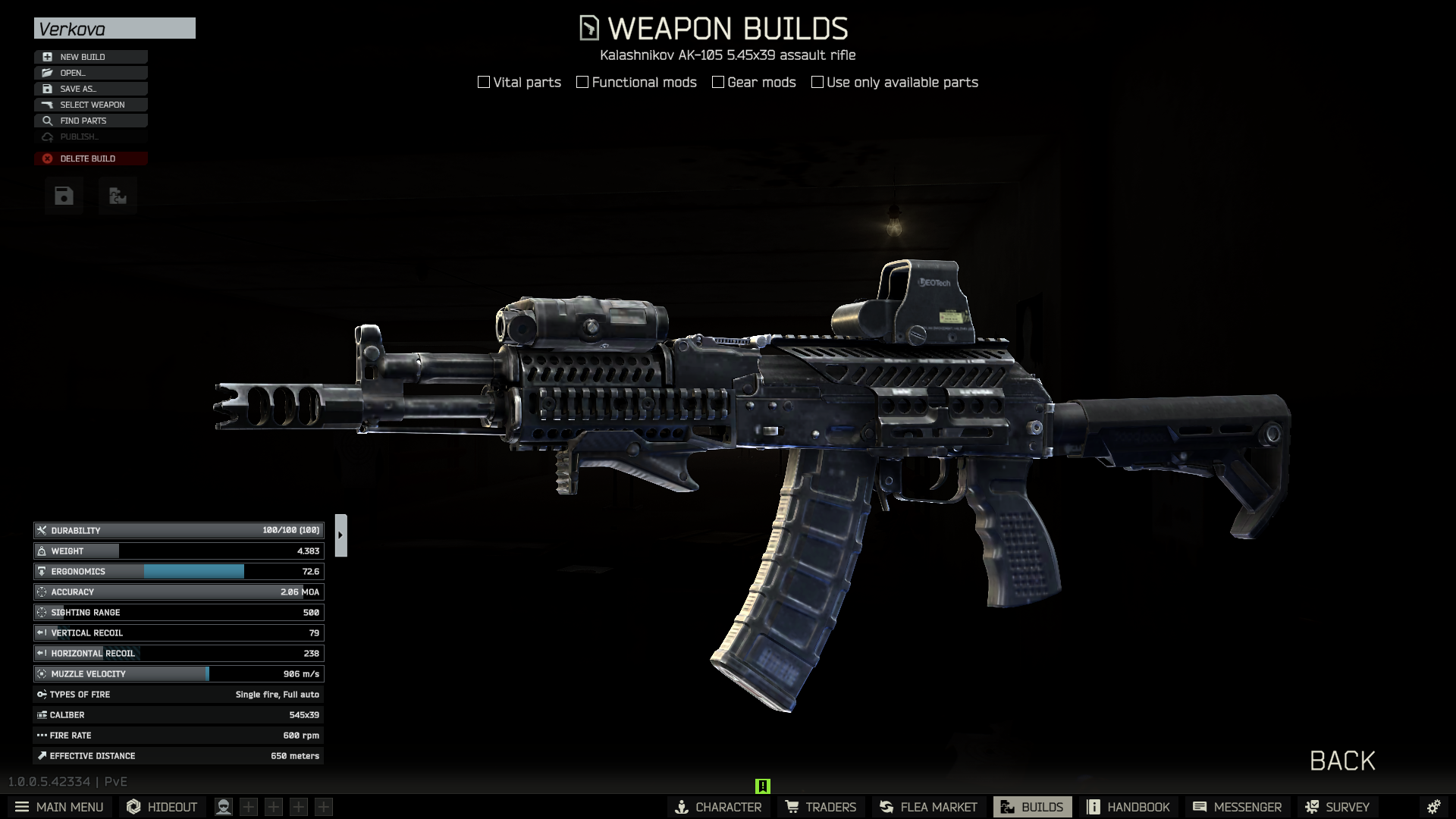Open the Hideout screen

click(x=162, y=807)
